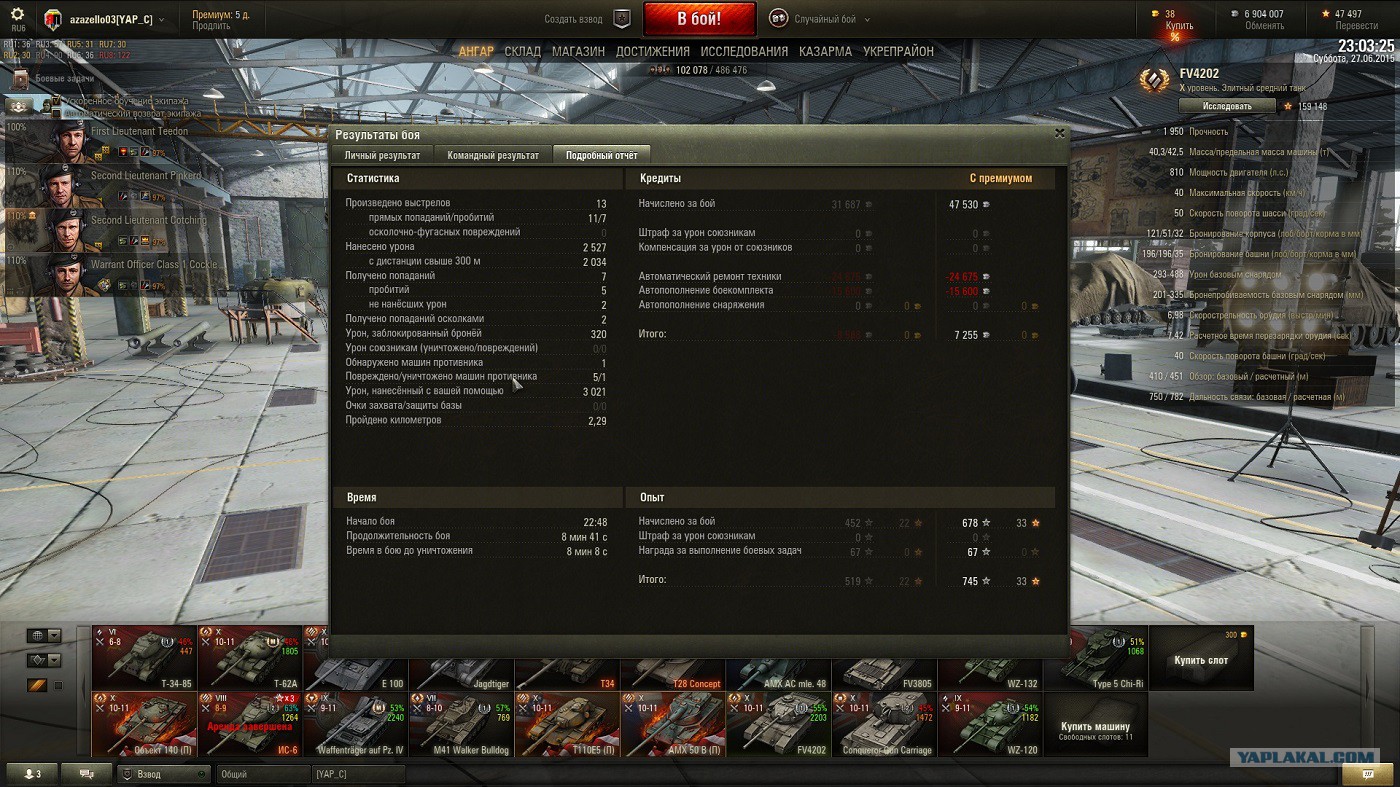Viewport: 1400px width, 787px height.
Task: Show the КАЗАРМА barracks
Action: tap(825, 51)
